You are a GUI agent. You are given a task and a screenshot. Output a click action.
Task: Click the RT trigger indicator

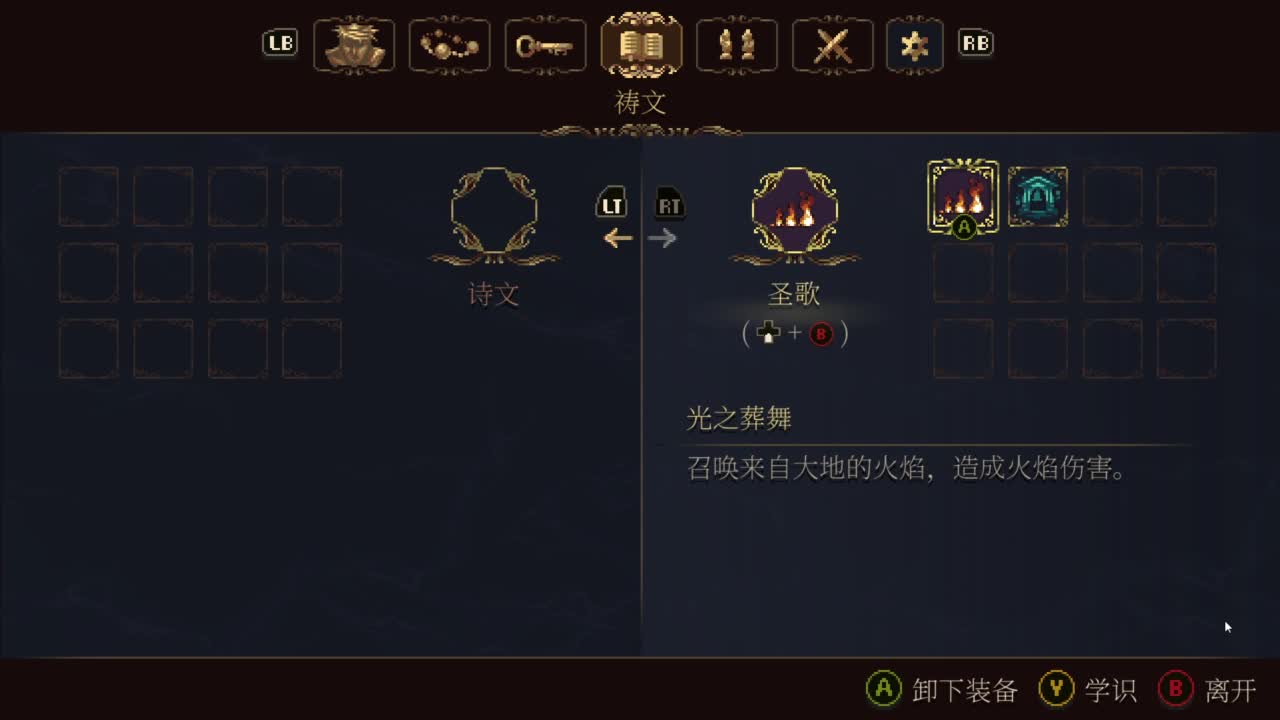point(670,204)
